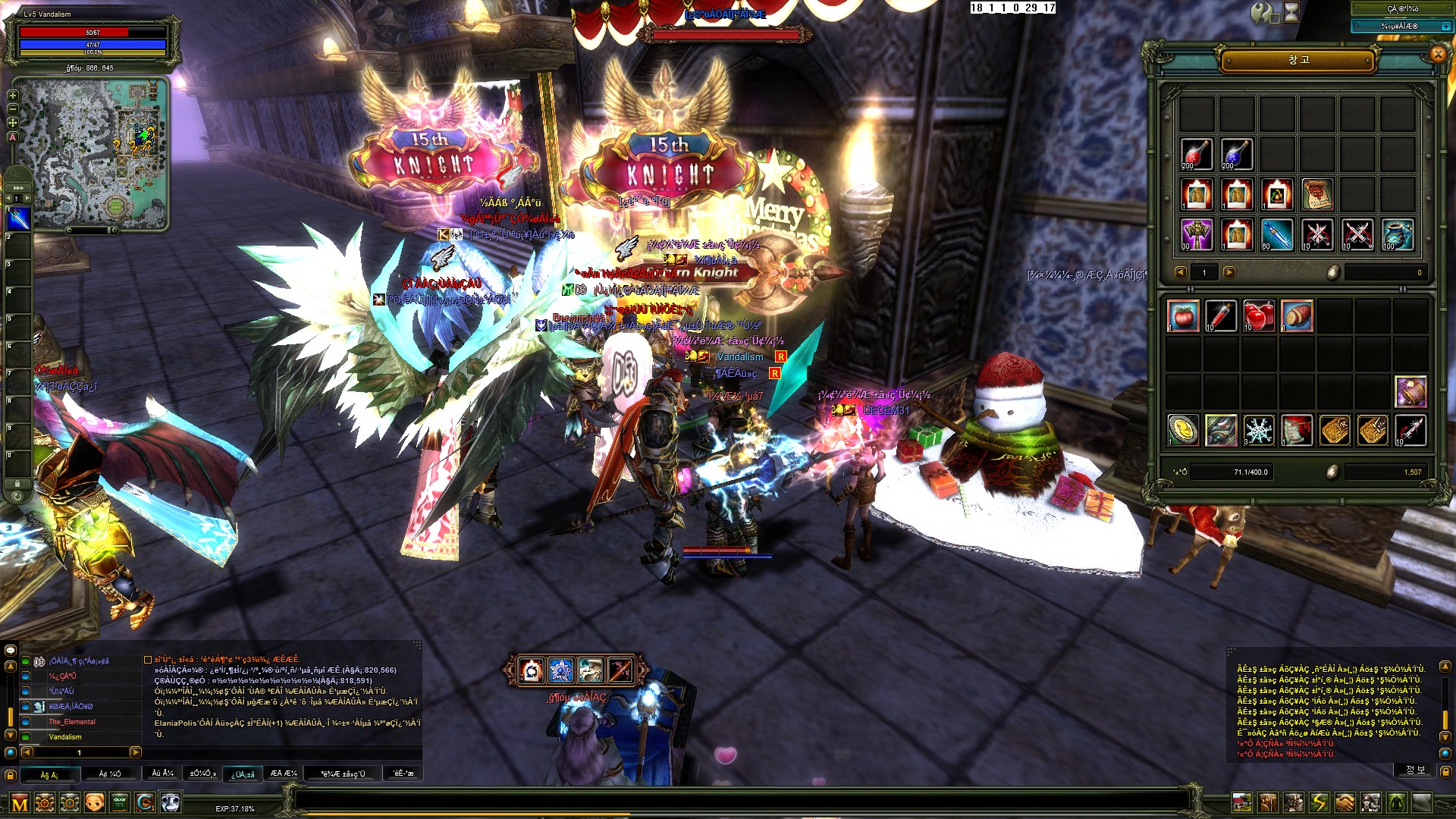Go to the next warehouse page
Image resolution: width=1456 pixels, height=819 pixels.
(x=1229, y=272)
